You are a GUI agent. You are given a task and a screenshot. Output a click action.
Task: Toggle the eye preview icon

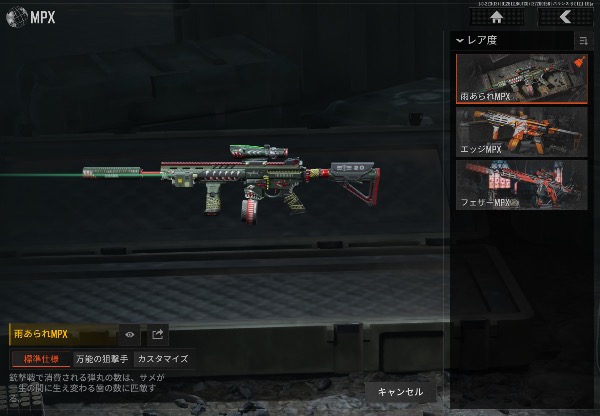pyautogui.click(x=130, y=335)
